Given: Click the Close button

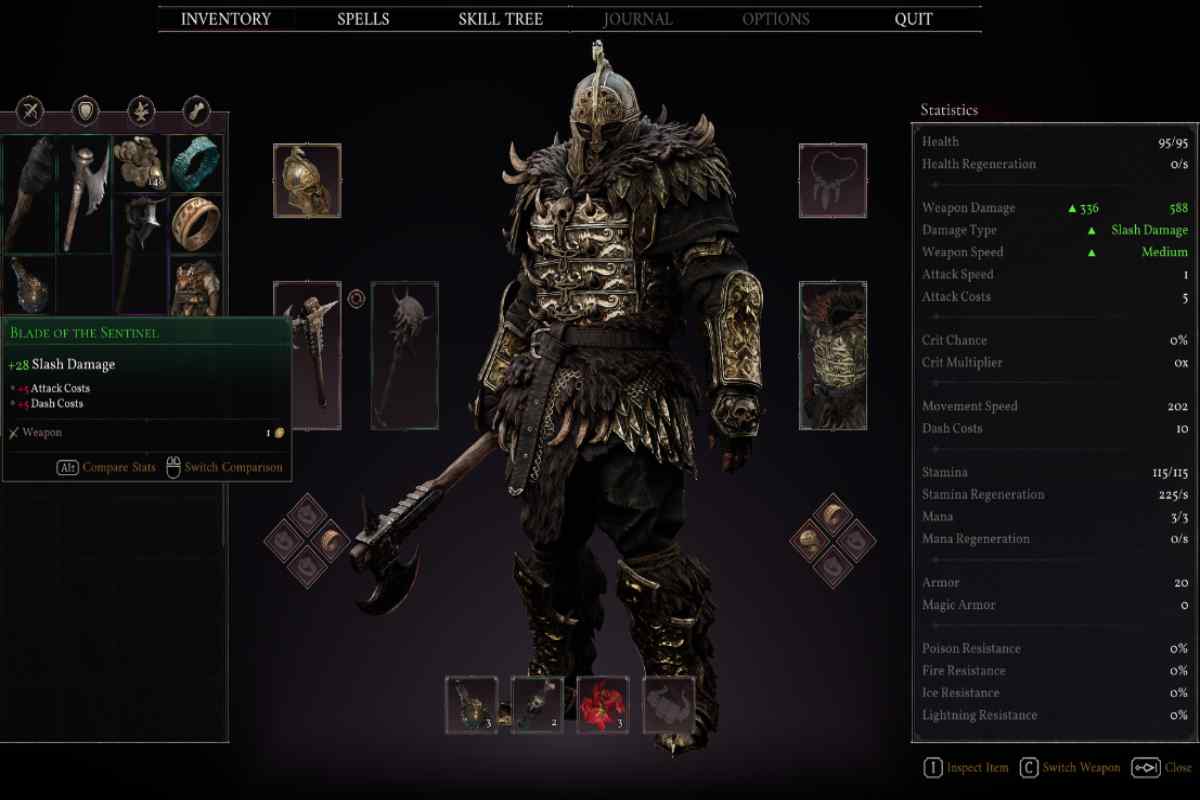Looking at the screenshot, I should tap(1160, 768).
